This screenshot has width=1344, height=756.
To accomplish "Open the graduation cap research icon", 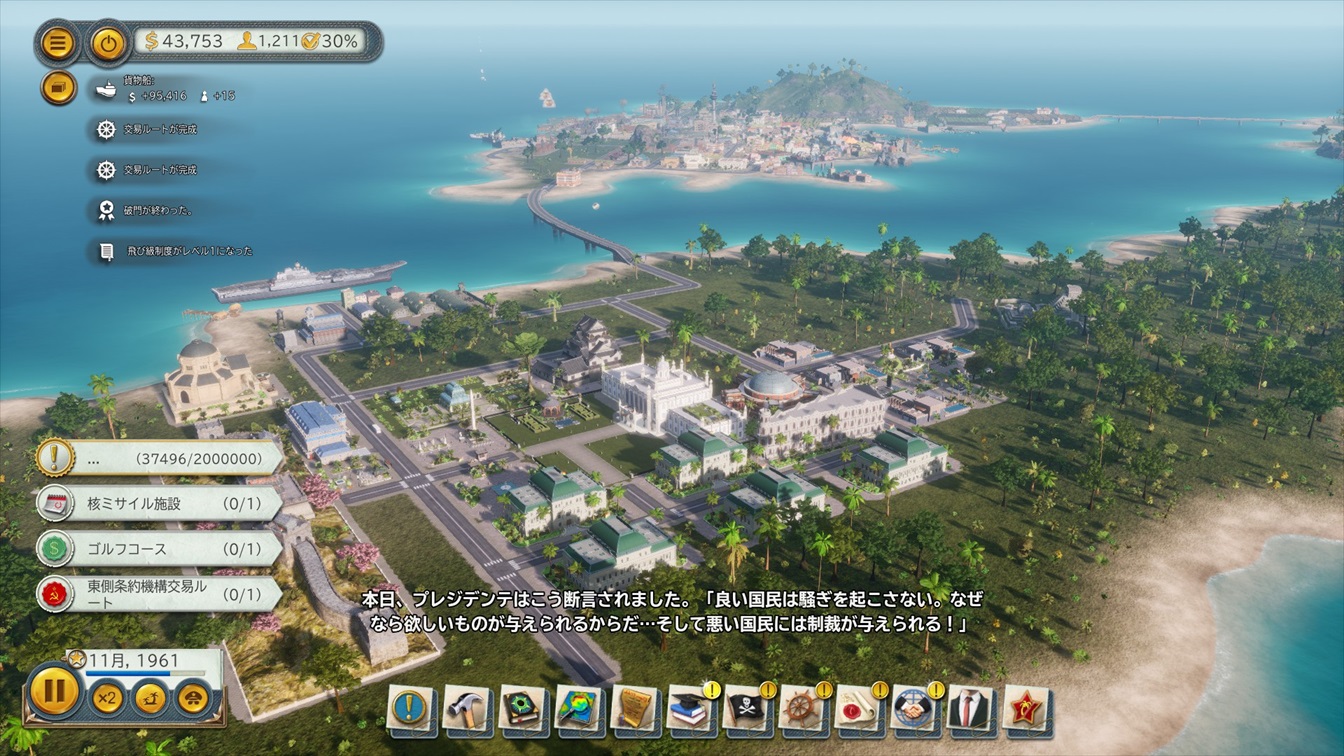I will point(690,708).
